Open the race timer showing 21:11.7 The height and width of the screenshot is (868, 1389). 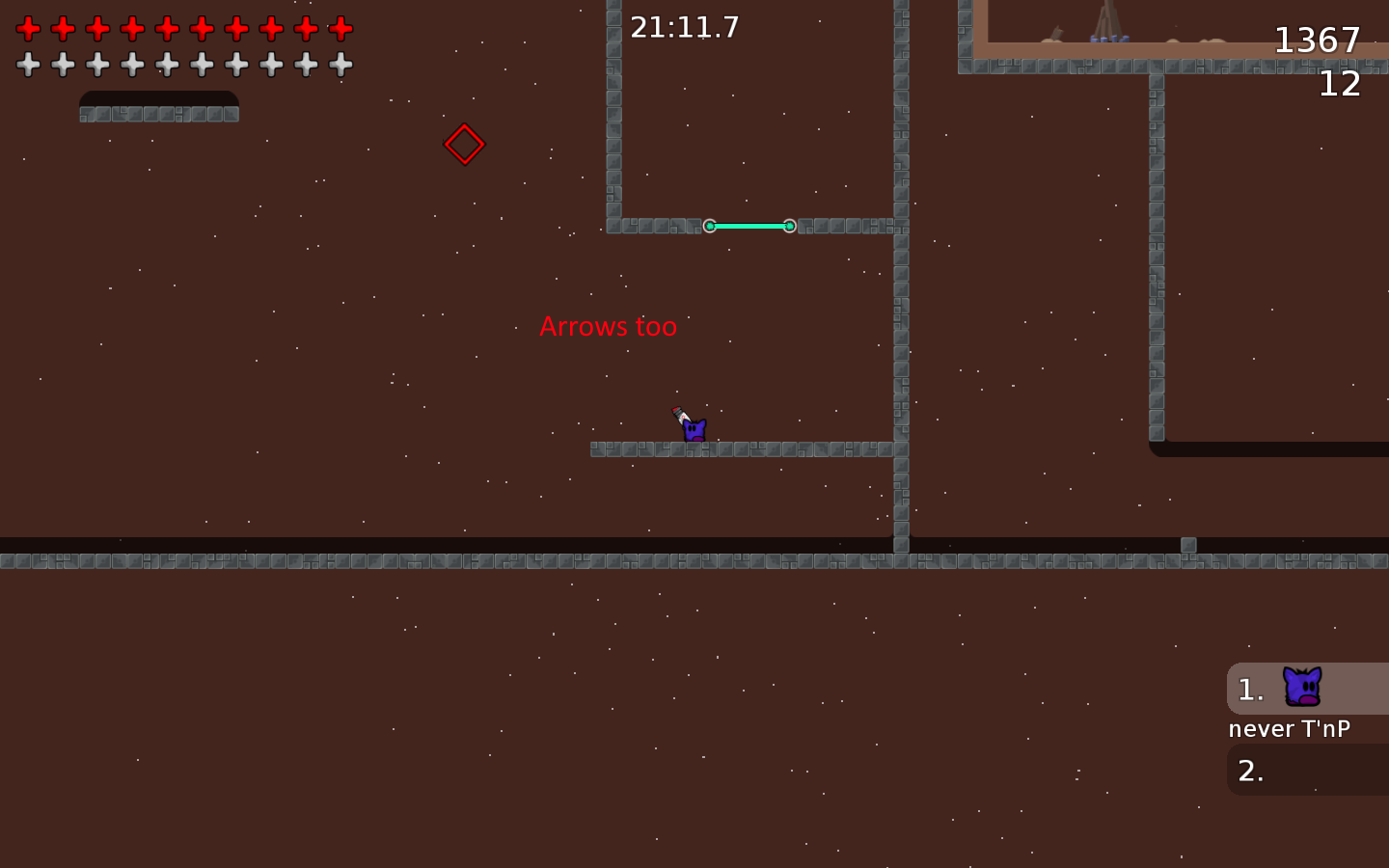point(684,27)
